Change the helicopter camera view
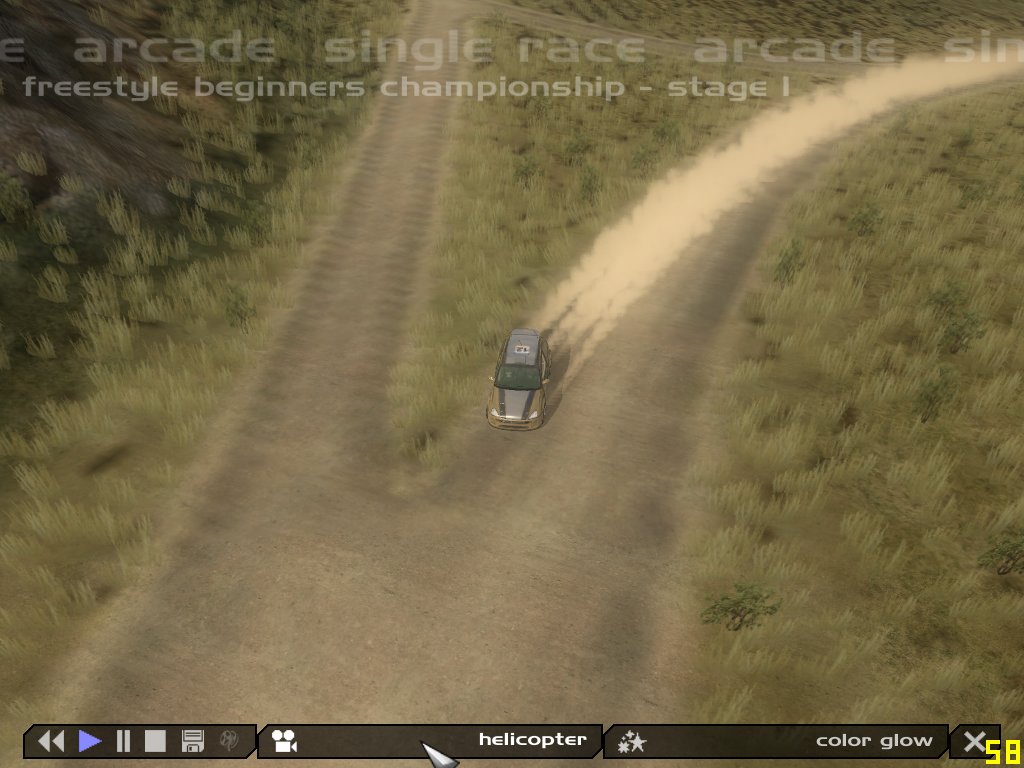The width and height of the screenshot is (1024, 768). [430, 741]
